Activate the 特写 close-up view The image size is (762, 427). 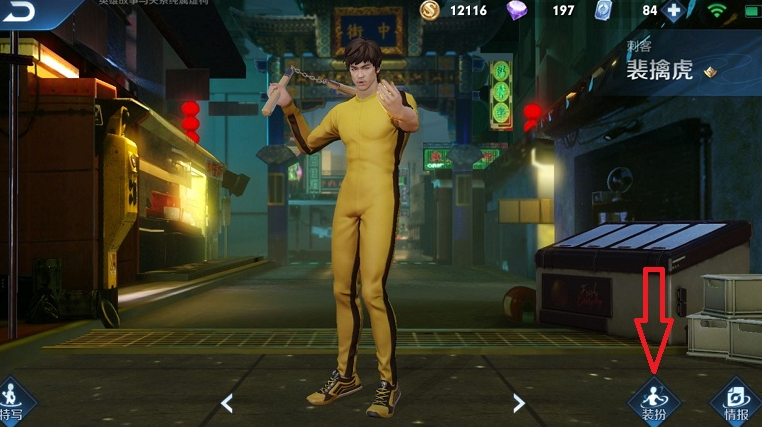[12, 402]
